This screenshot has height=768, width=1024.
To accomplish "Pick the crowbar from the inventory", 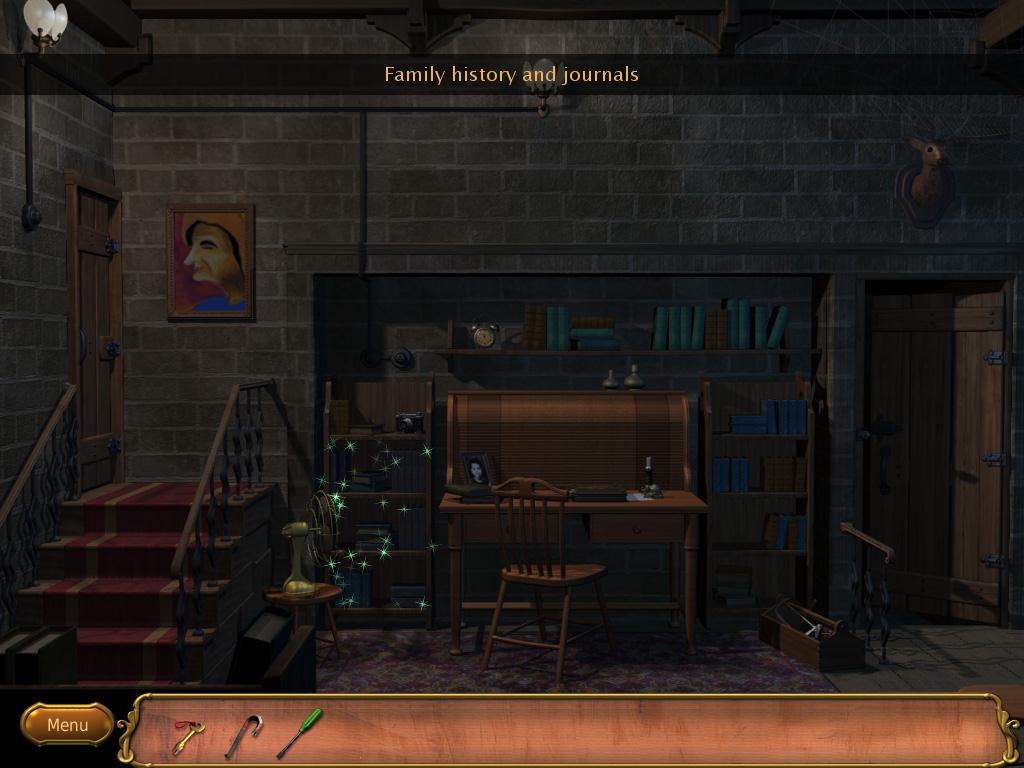I will [242, 735].
